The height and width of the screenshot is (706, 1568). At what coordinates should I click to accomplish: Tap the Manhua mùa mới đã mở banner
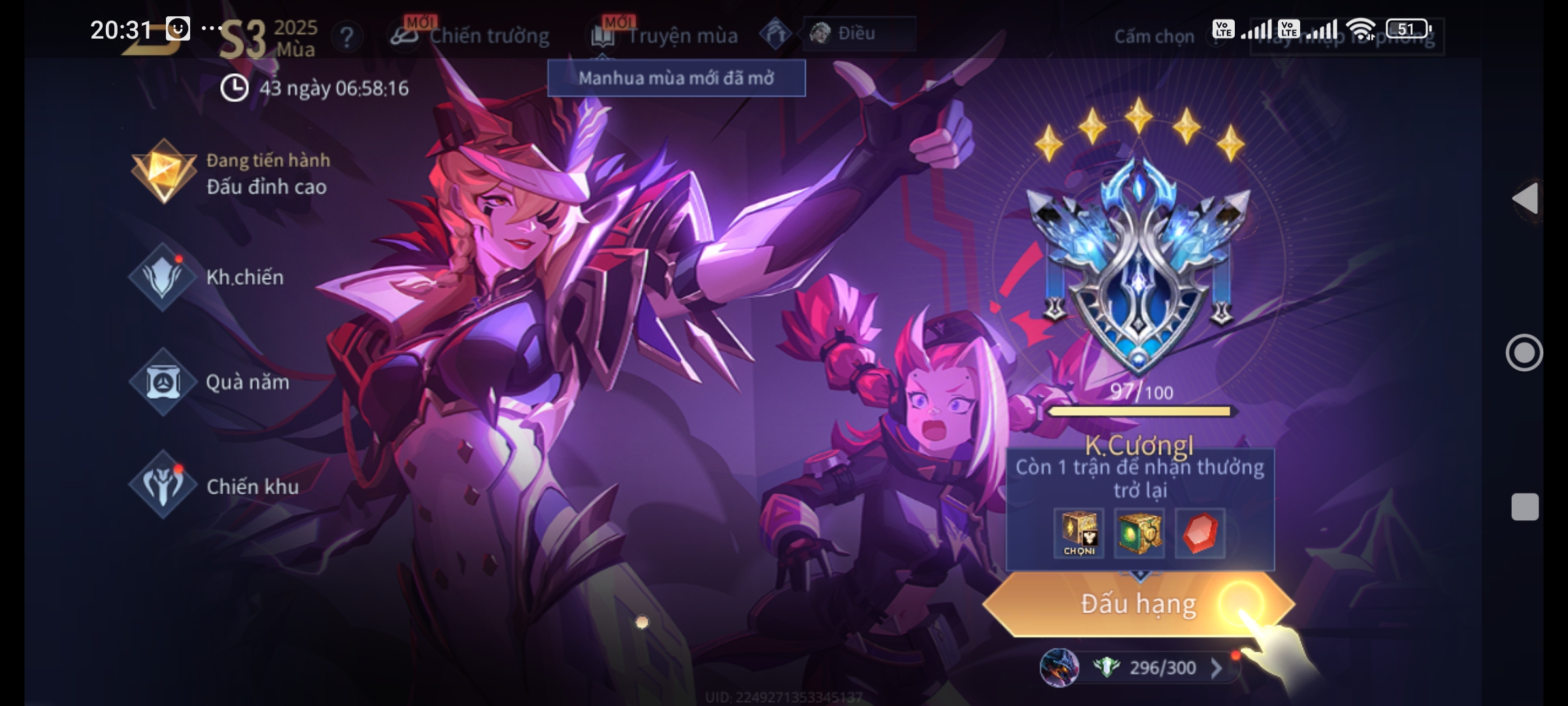click(676, 78)
